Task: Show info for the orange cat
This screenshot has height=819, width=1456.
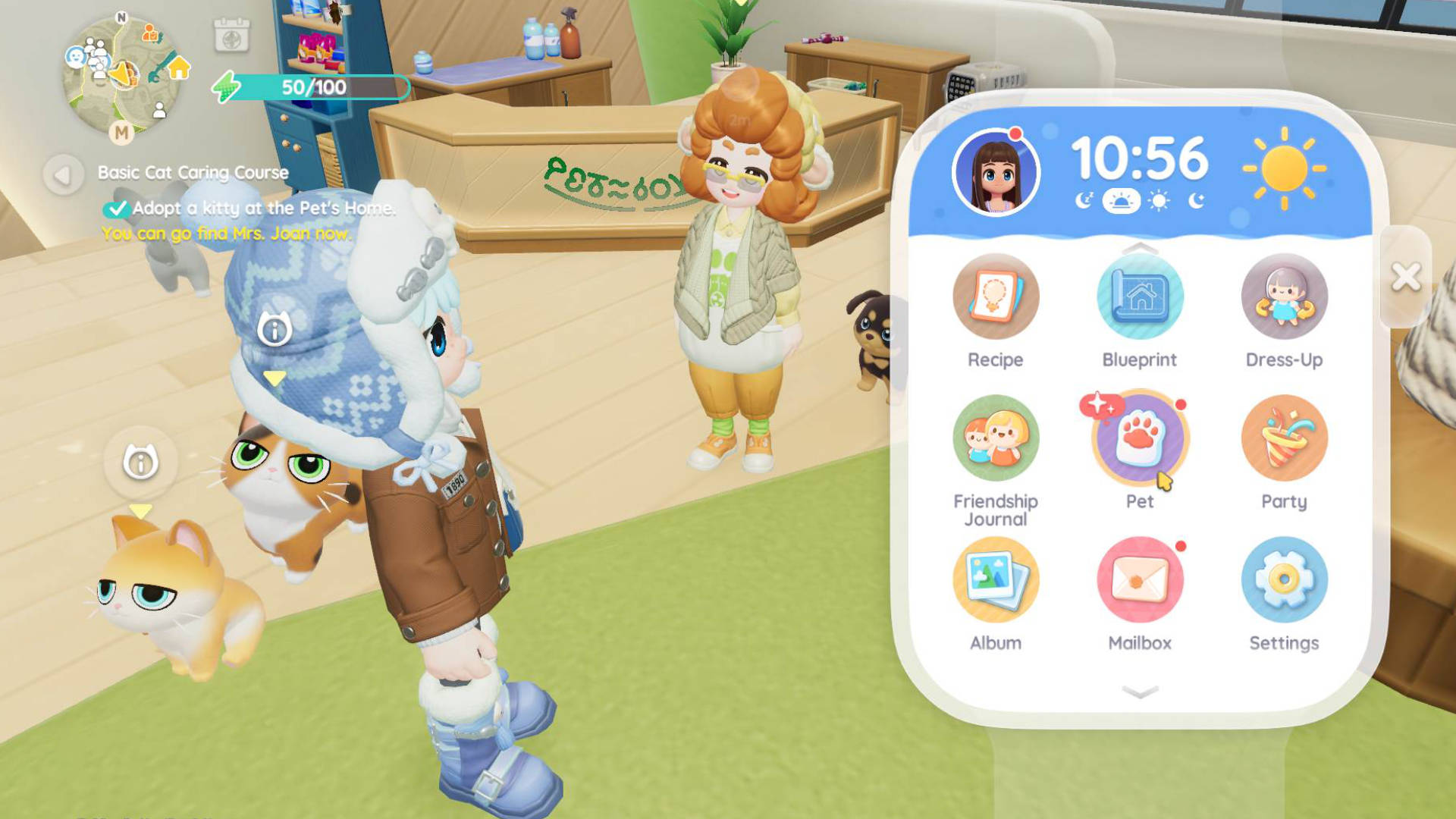Action: point(140,463)
